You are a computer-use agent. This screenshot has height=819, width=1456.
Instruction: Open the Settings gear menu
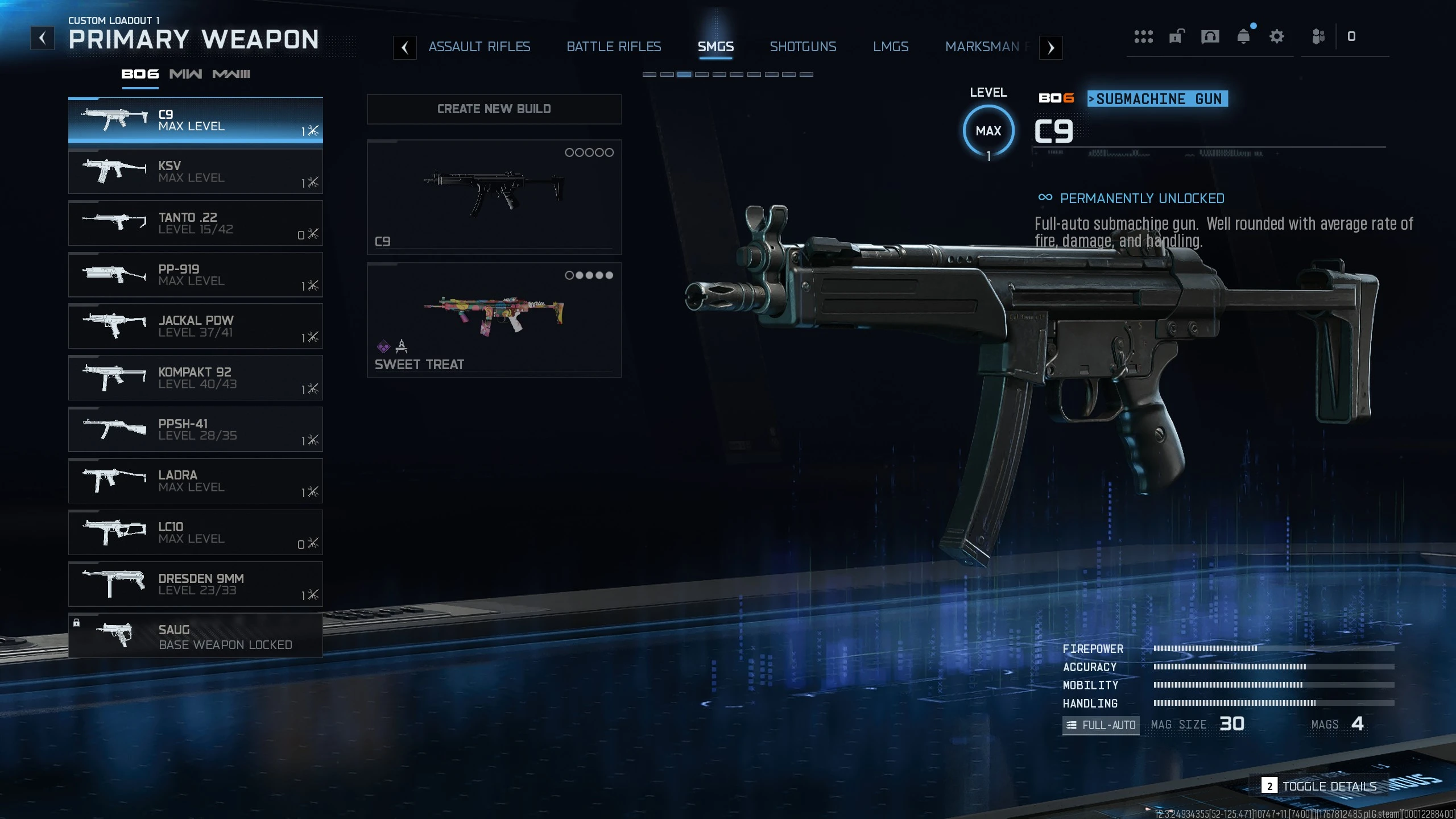point(1276,37)
